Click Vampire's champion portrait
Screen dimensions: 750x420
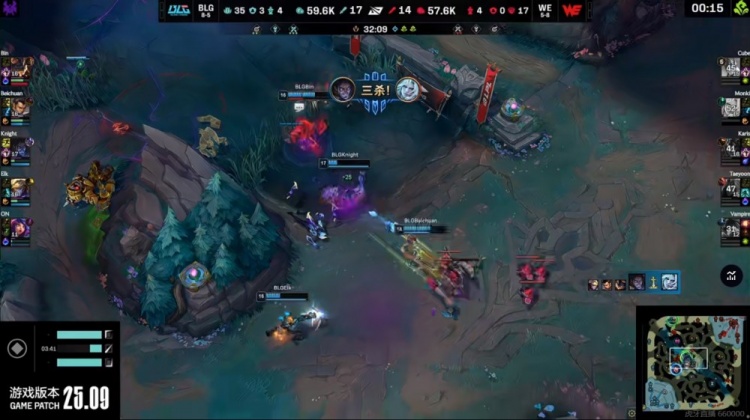(731, 231)
